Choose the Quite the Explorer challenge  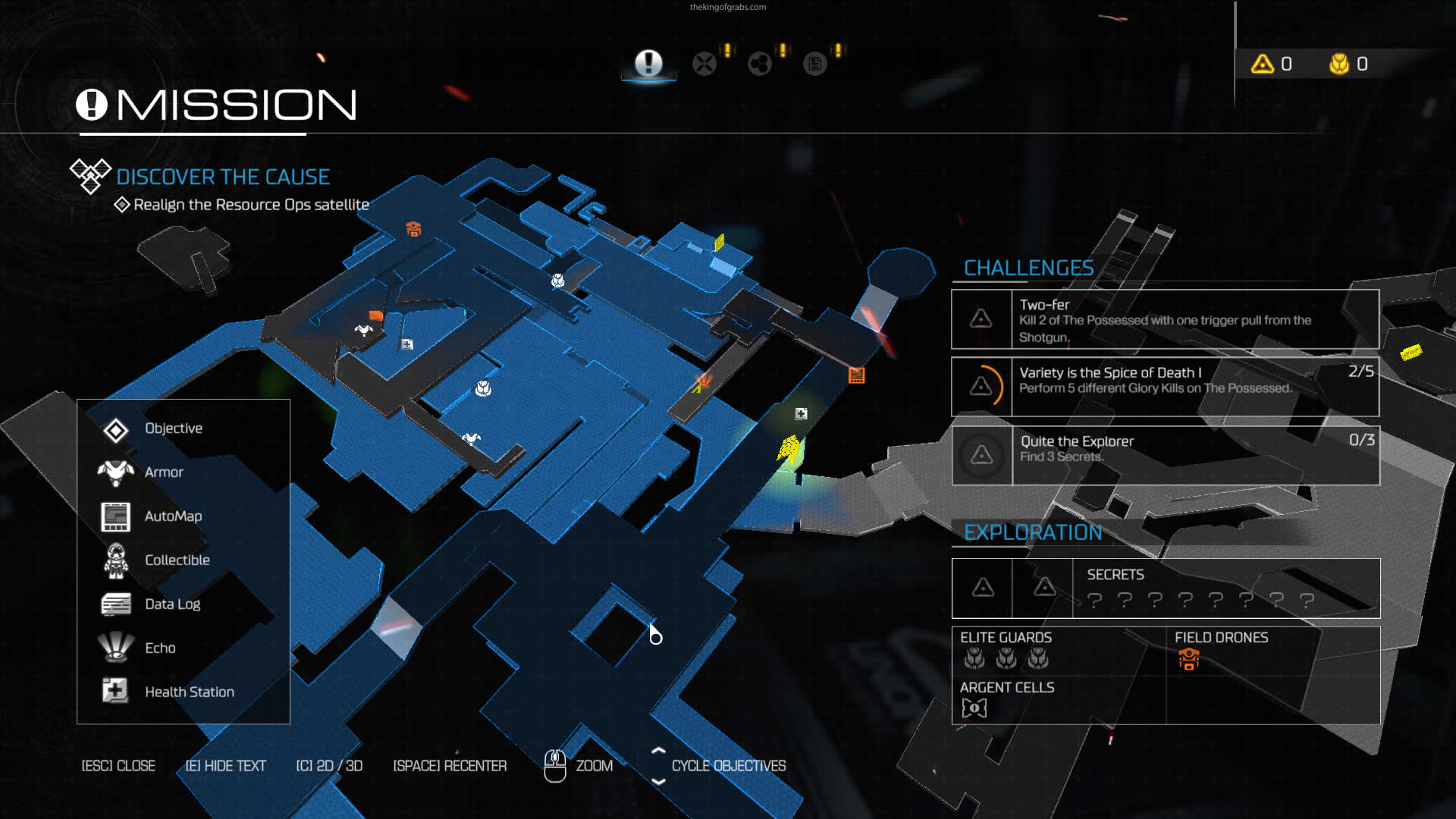[x=1165, y=455]
